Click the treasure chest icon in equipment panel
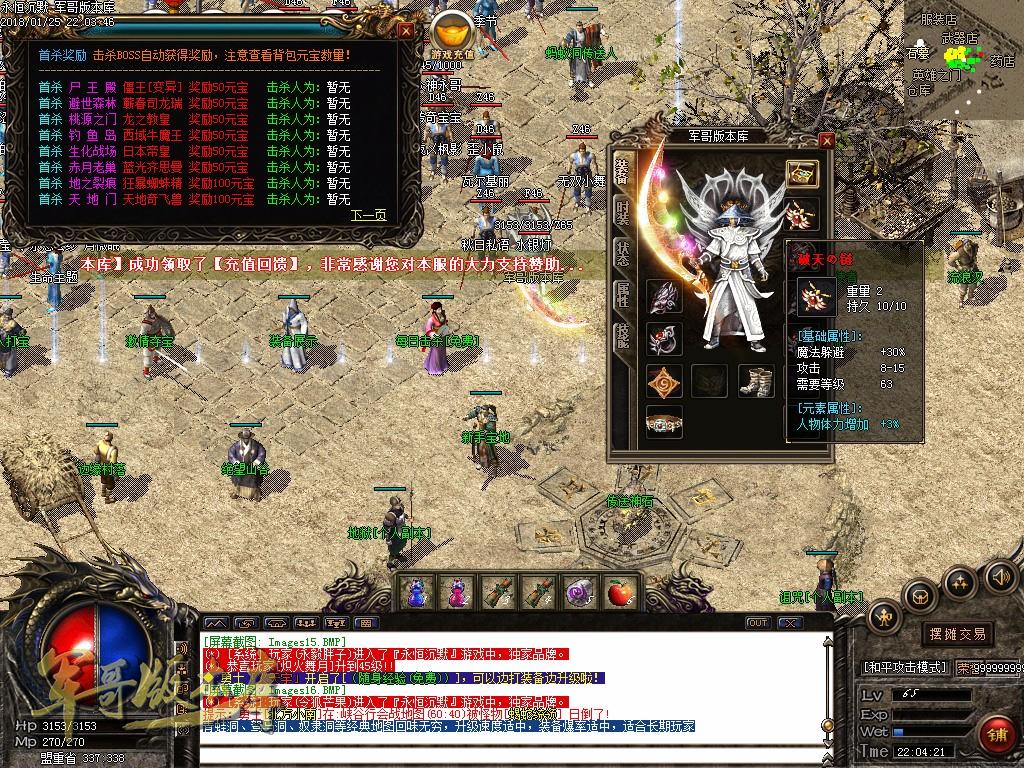The image size is (1024, 768). [x=801, y=173]
